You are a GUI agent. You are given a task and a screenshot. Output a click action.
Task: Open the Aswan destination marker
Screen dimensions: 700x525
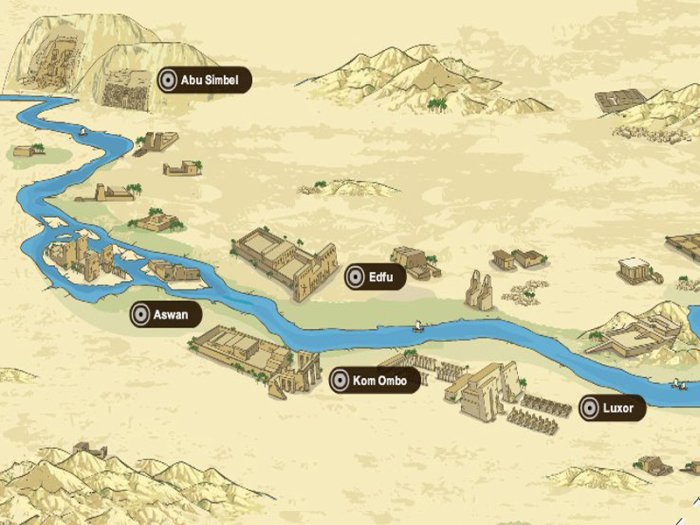166,315
